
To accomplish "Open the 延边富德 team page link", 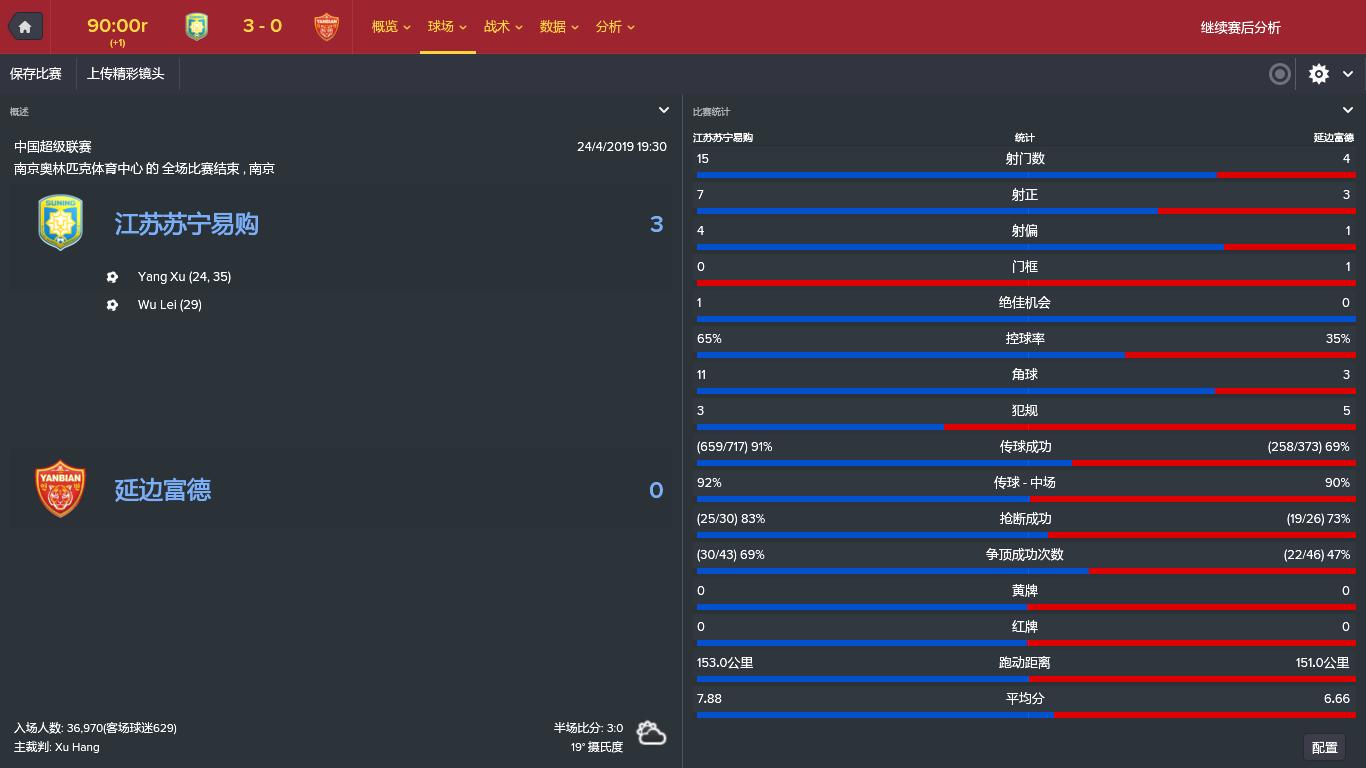I will pyautogui.click(x=162, y=489).
